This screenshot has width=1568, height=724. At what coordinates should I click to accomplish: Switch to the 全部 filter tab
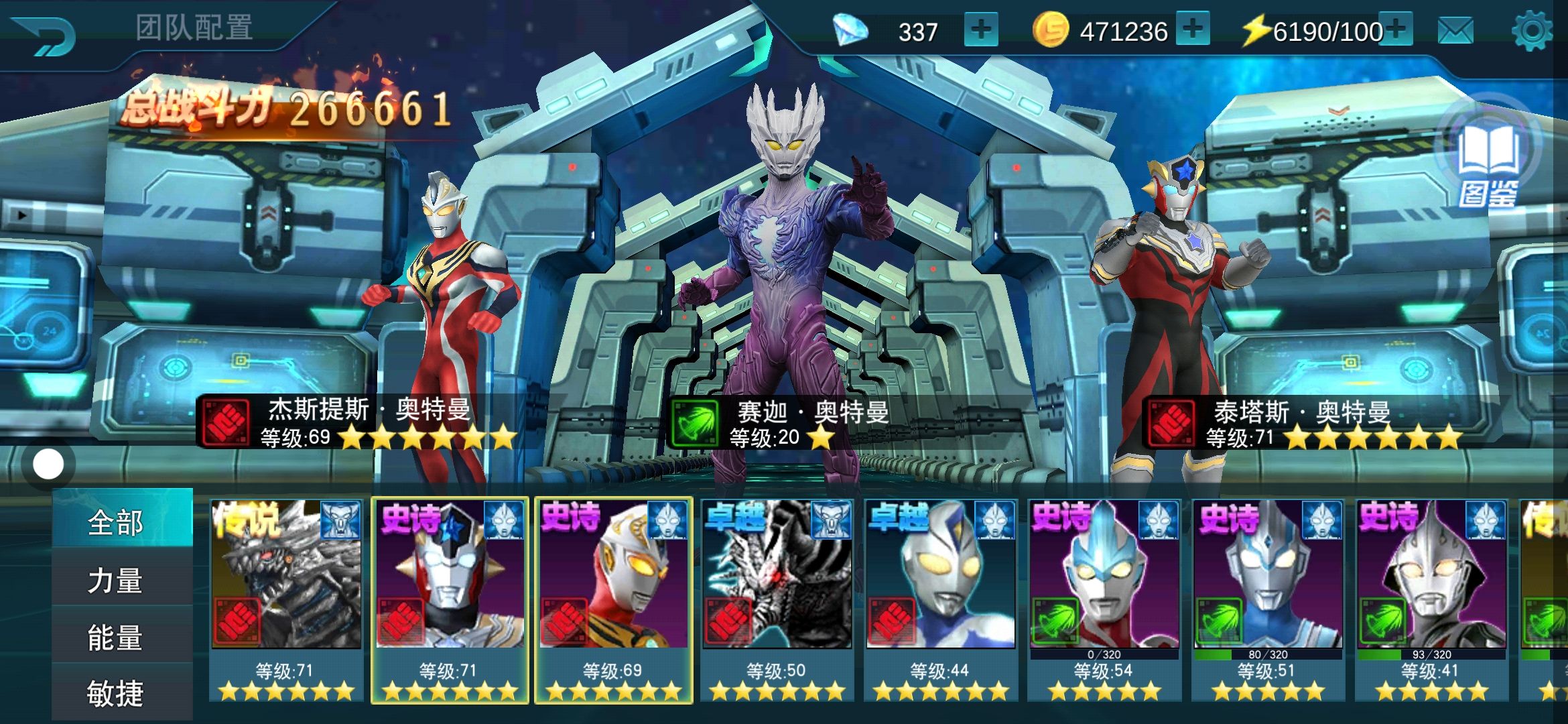[115, 522]
